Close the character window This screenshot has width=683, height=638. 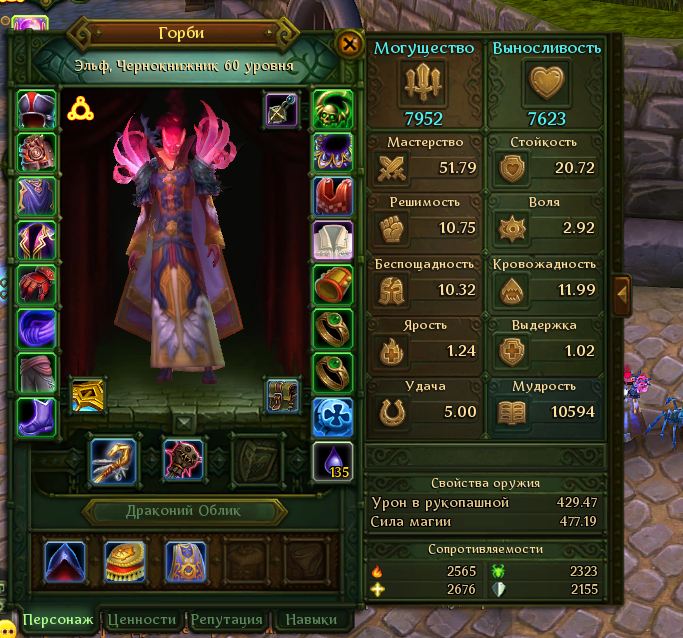[349, 44]
